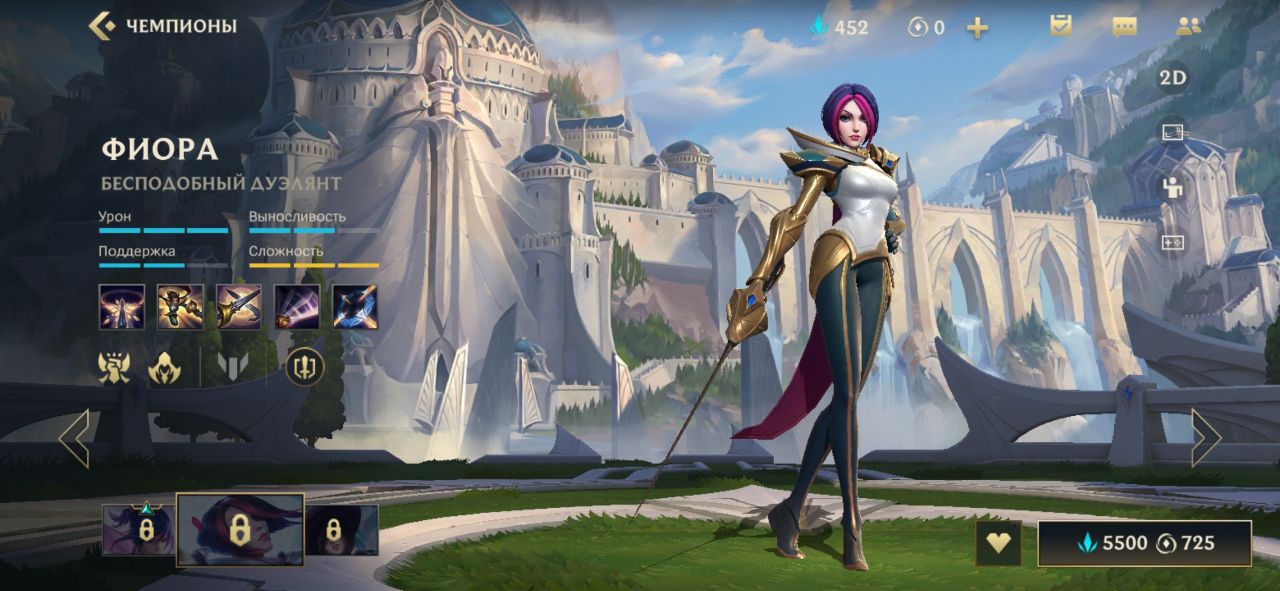Add Fiora to favorites with heart button

[x=998, y=543]
